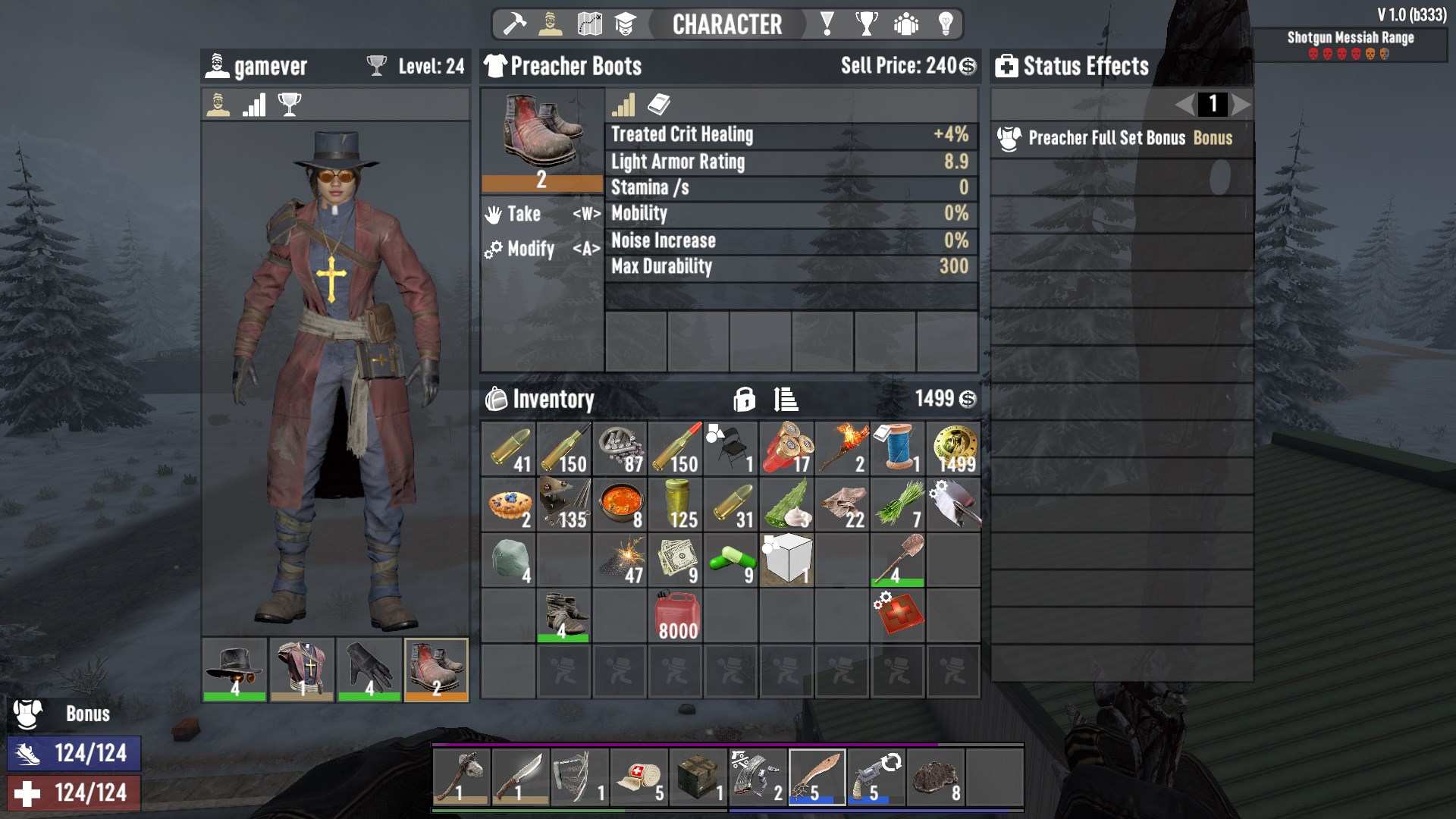The image size is (1456, 819).
Task: Toggle the inventory lock icon
Action: click(744, 399)
